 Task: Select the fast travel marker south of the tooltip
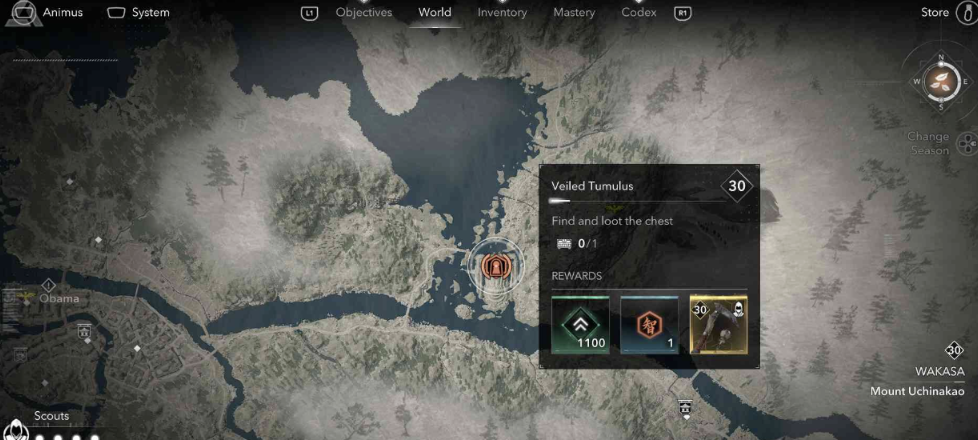click(685, 406)
